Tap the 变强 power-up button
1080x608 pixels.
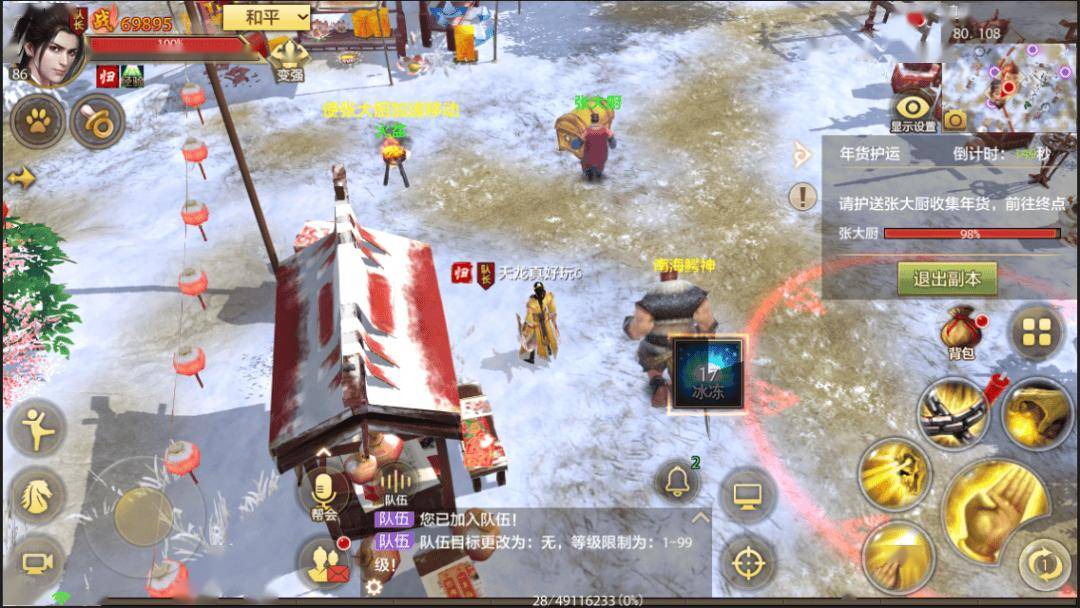289,59
